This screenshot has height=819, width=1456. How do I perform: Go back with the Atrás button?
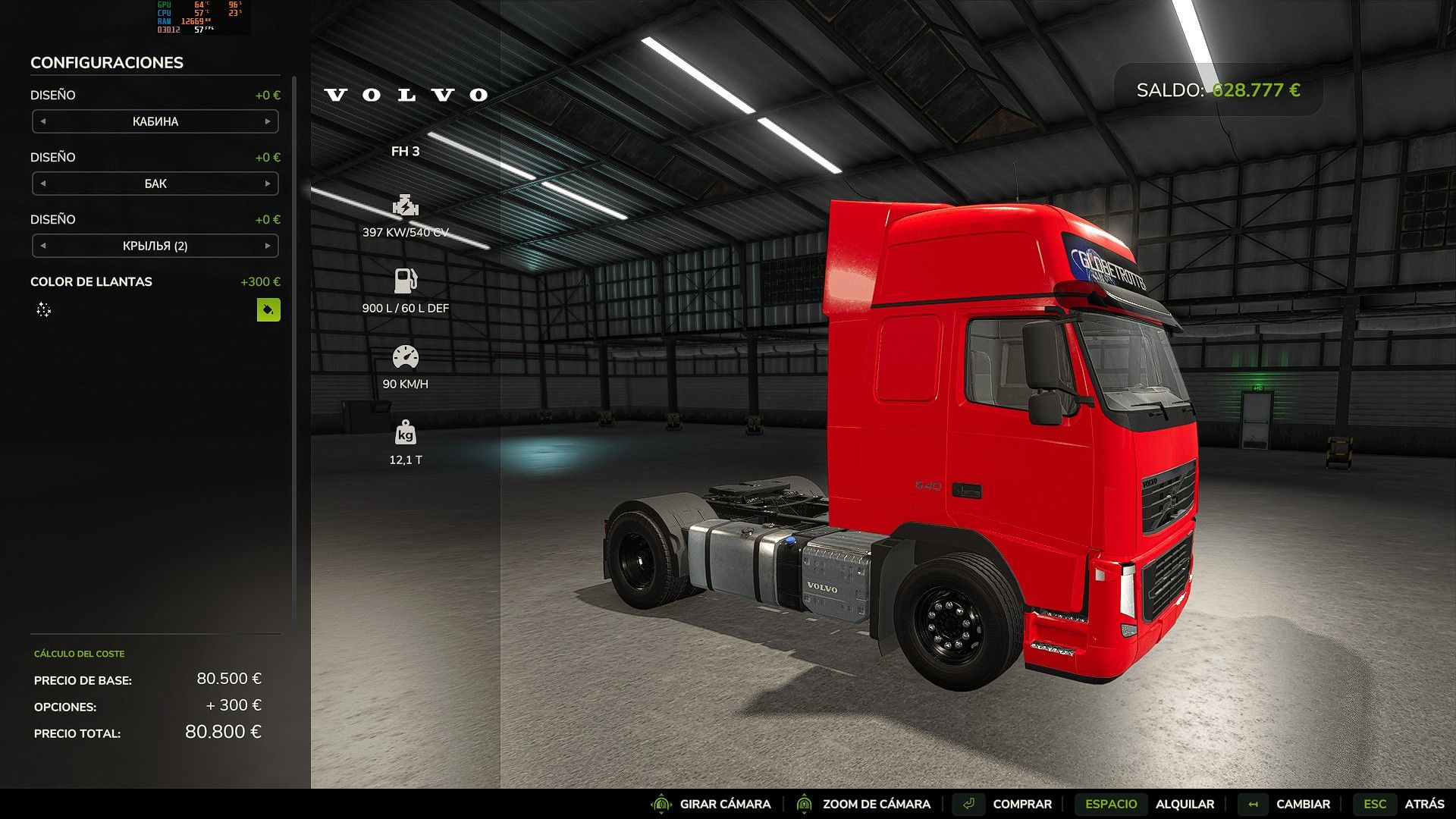1423,804
